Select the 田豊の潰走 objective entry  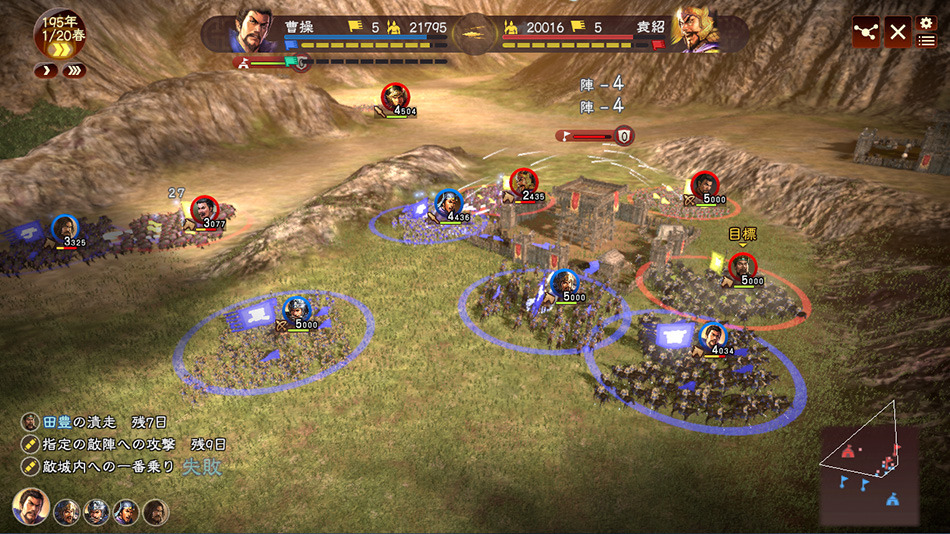tap(83, 422)
